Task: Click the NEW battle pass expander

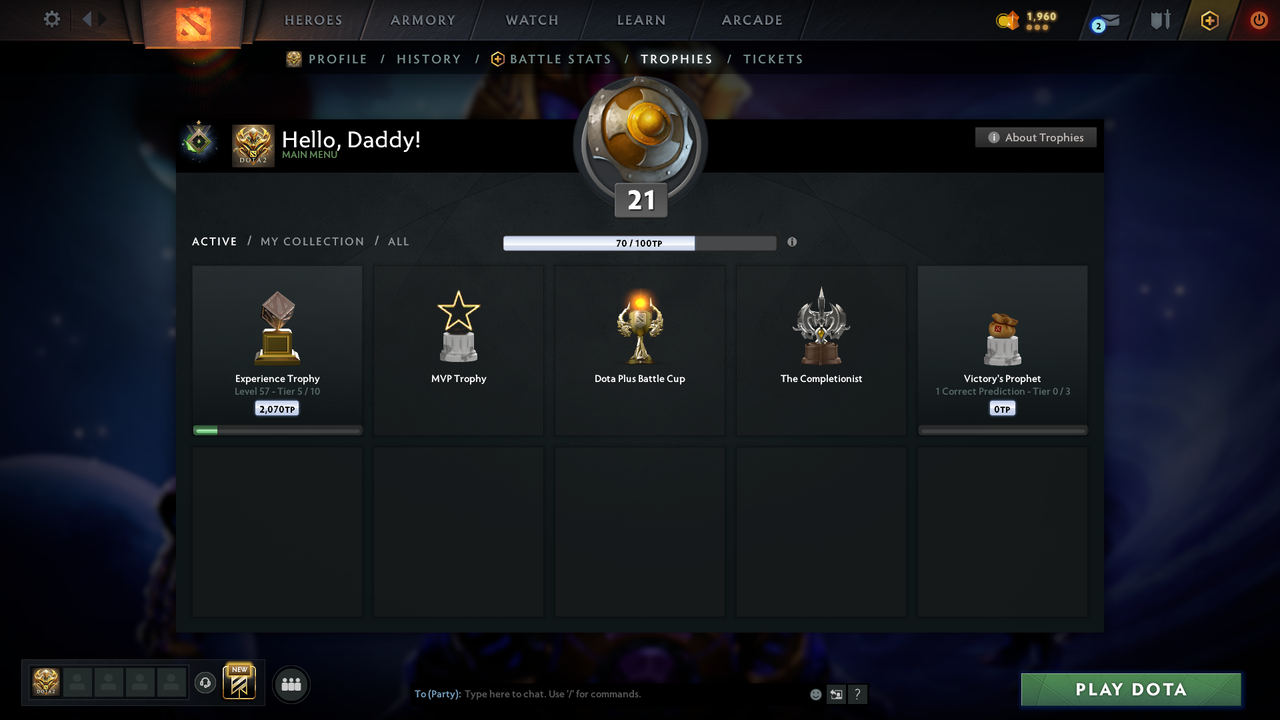Action: (238, 681)
